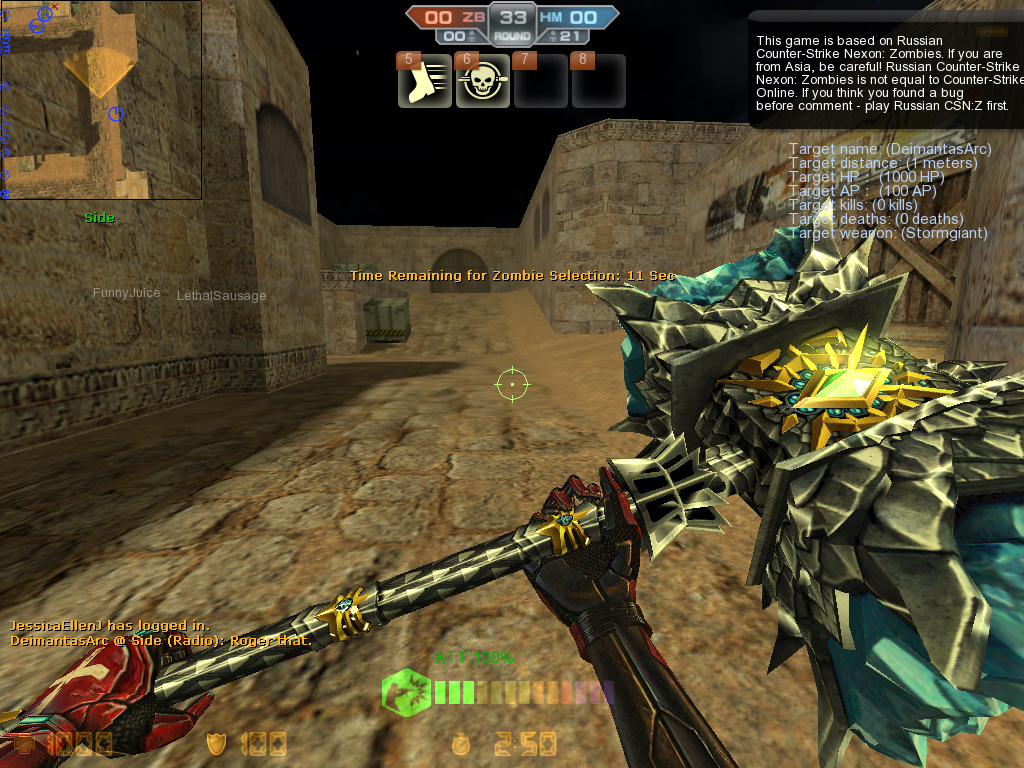Use the skull skill in slot 6
Viewport: 1024px width, 768px height.
483,82
